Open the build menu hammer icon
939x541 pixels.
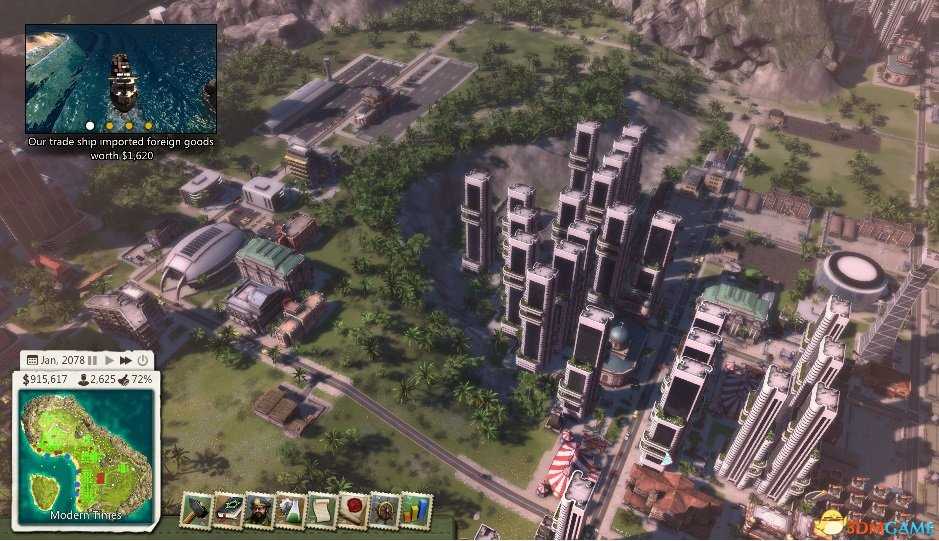pos(196,509)
